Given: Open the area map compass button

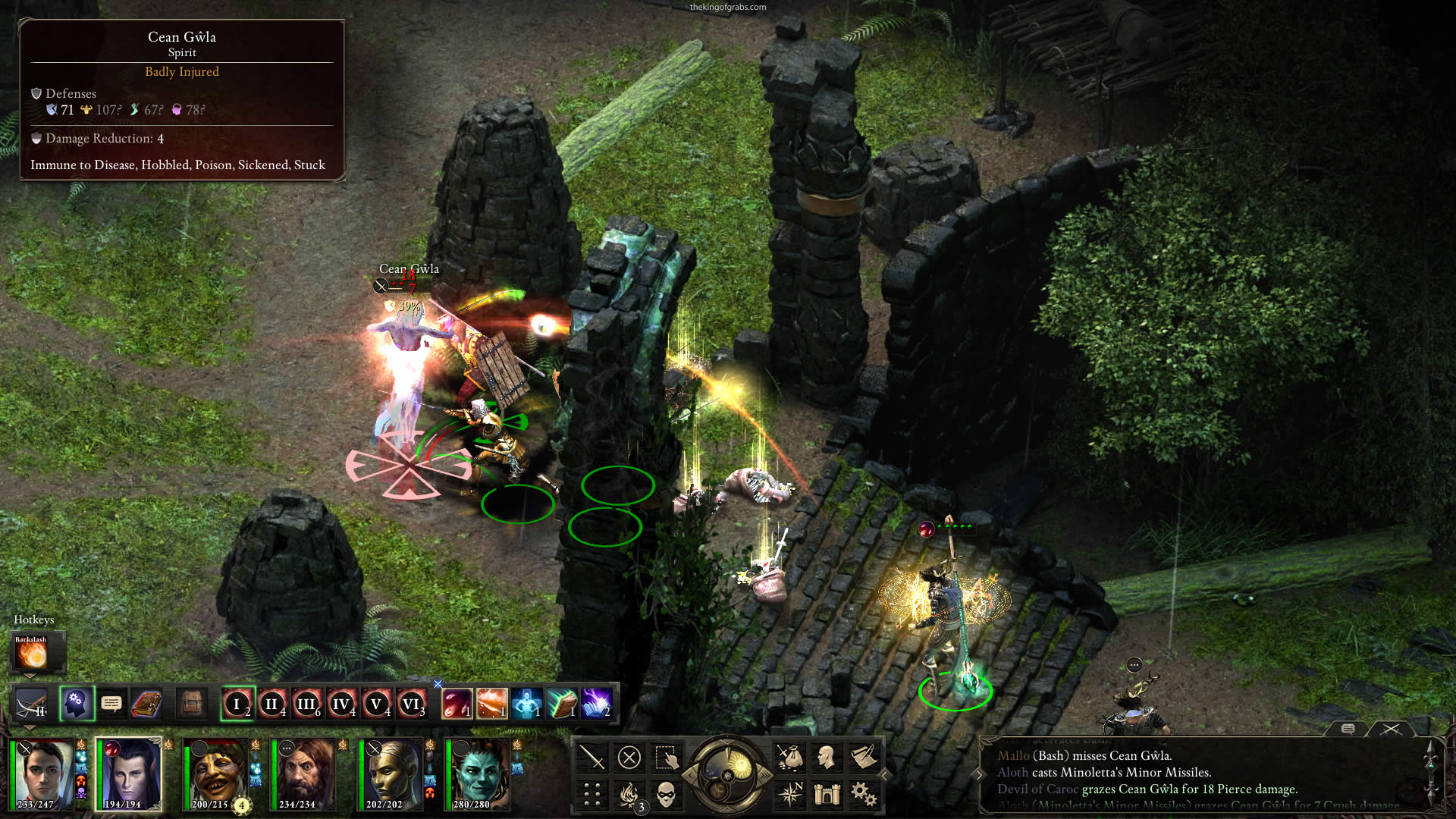Looking at the screenshot, I should 790,794.
